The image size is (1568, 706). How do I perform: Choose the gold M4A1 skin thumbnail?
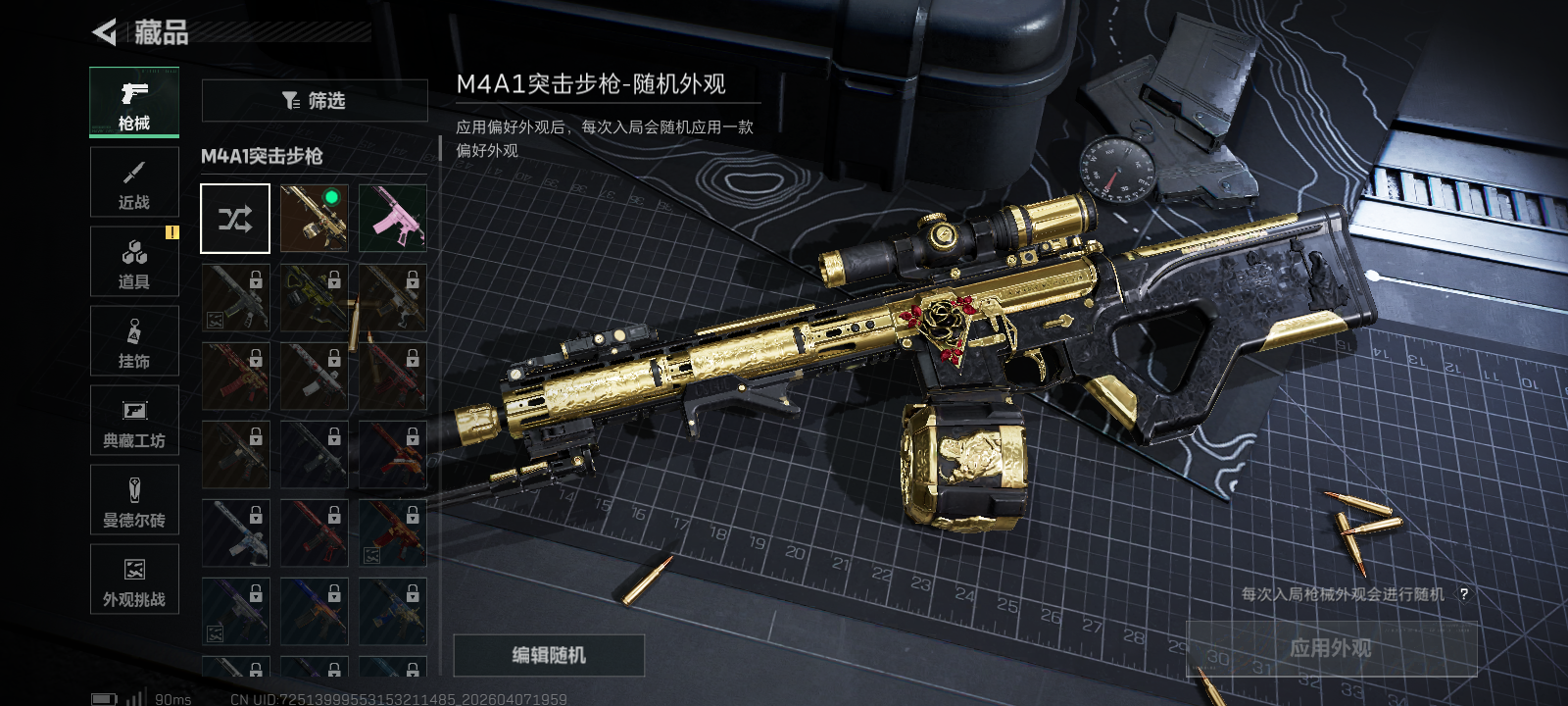pos(315,219)
